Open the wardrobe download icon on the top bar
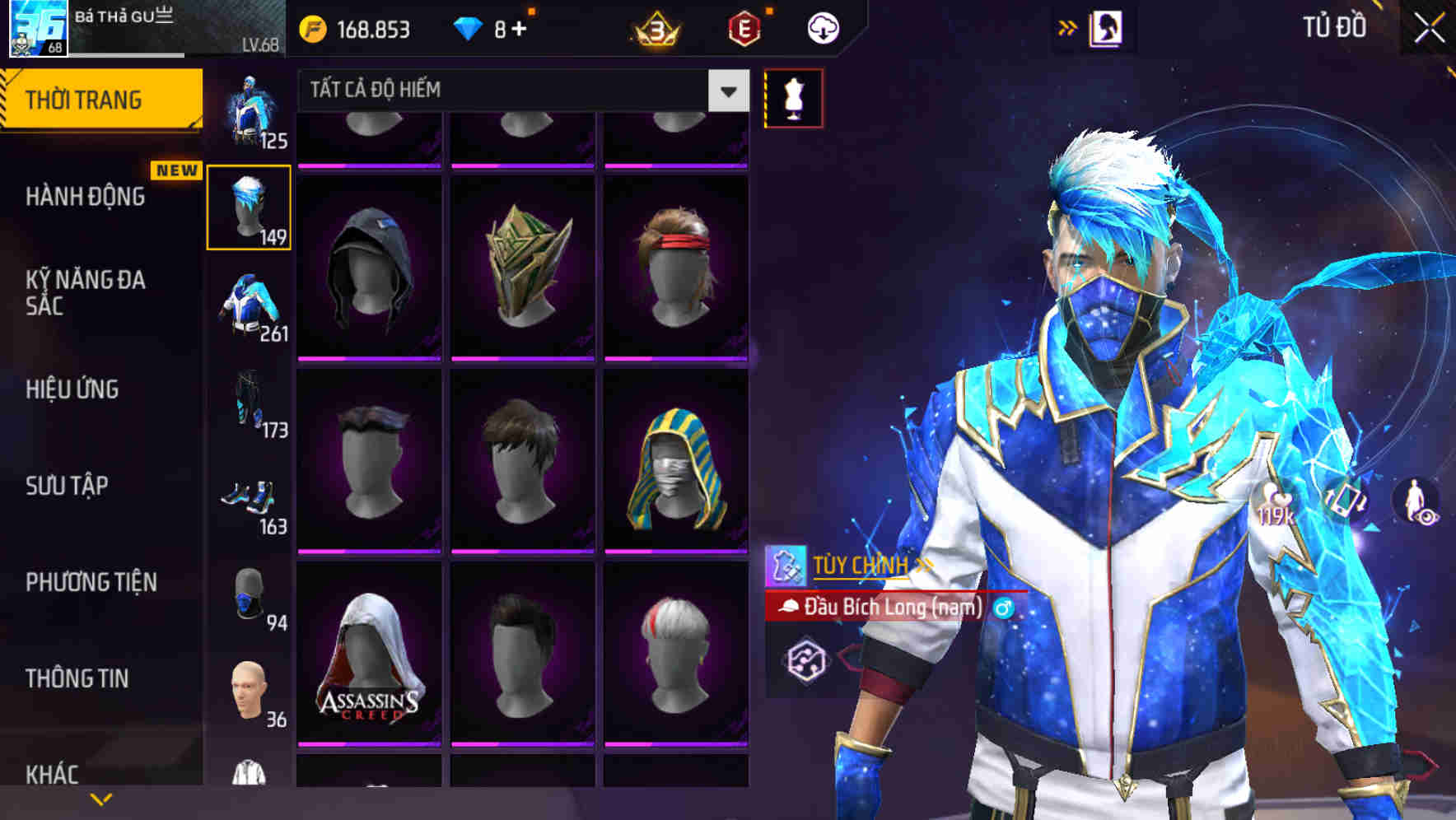 (x=822, y=28)
